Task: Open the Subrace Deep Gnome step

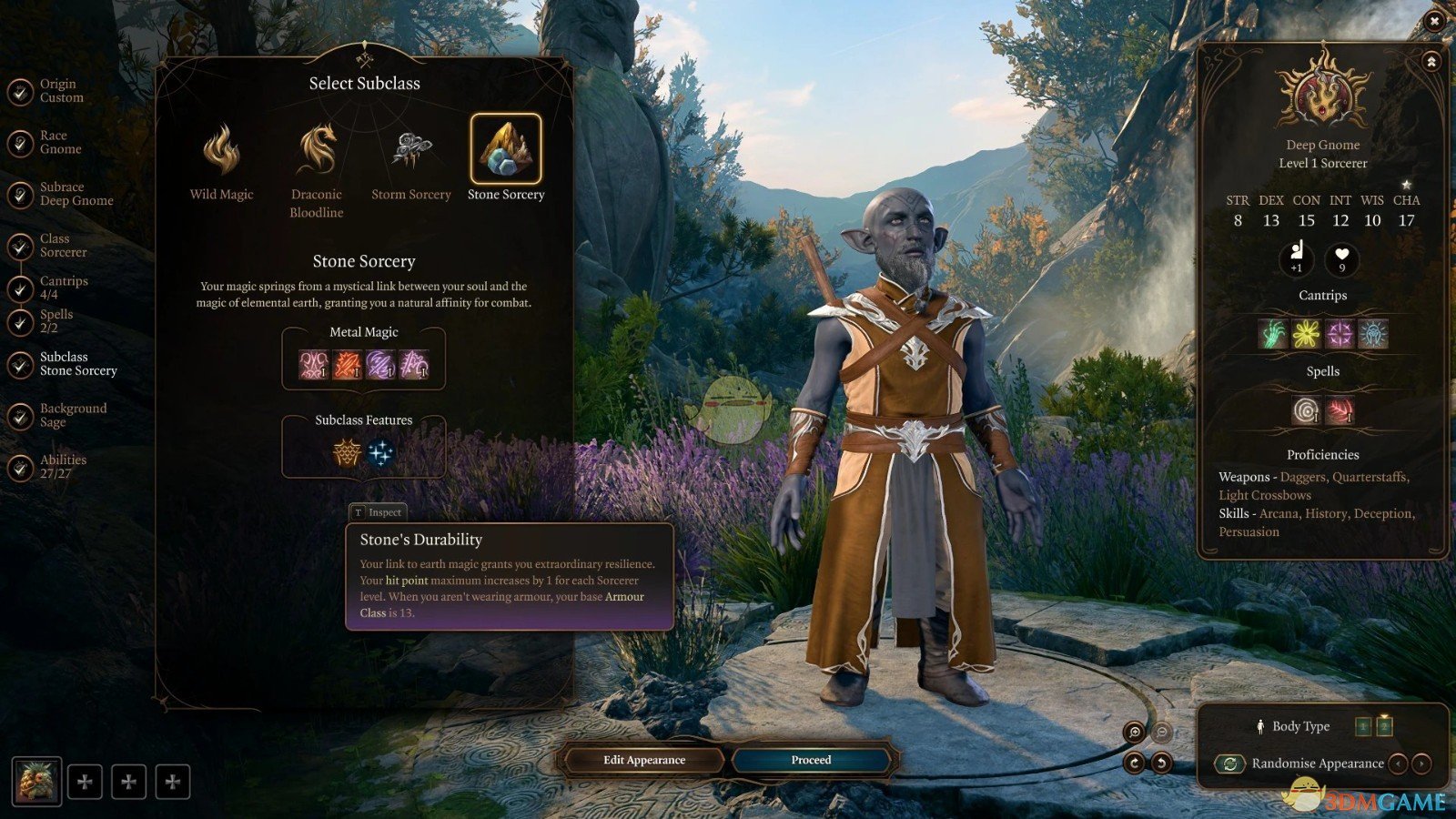Action: (76, 194)
